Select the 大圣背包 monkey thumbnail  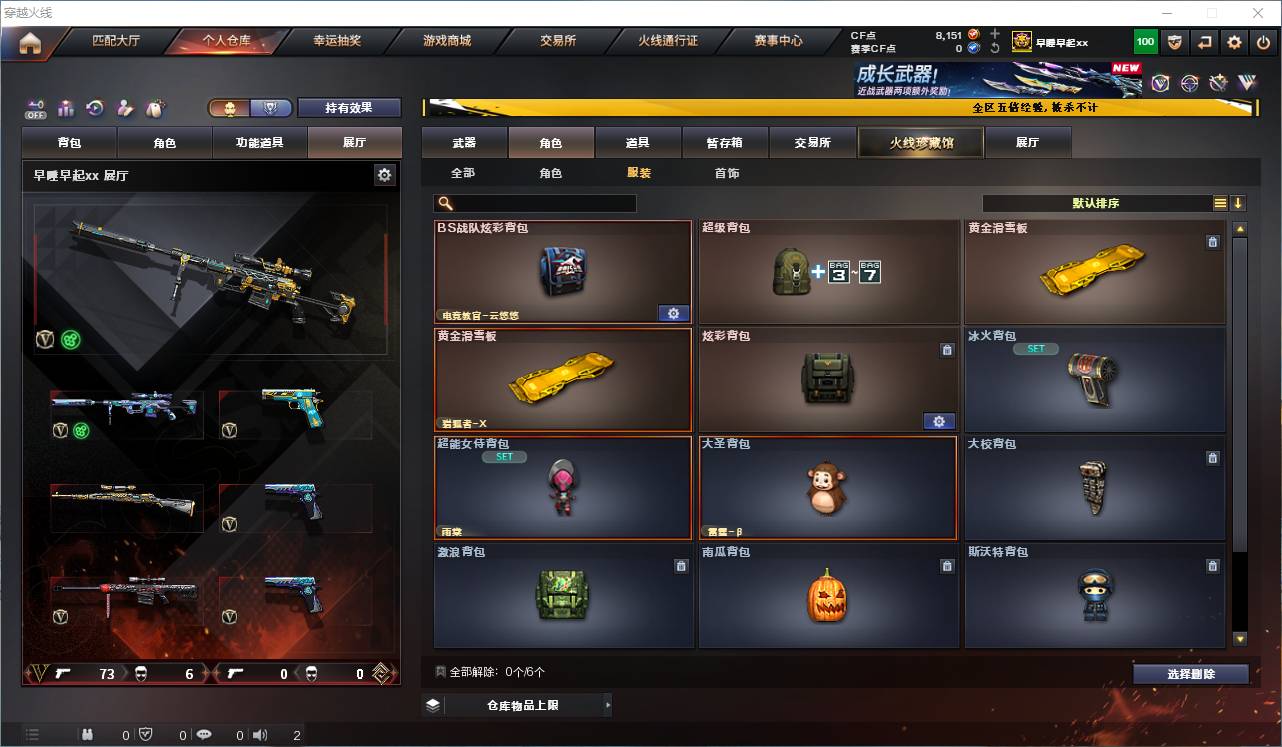(x=828, y=489)
